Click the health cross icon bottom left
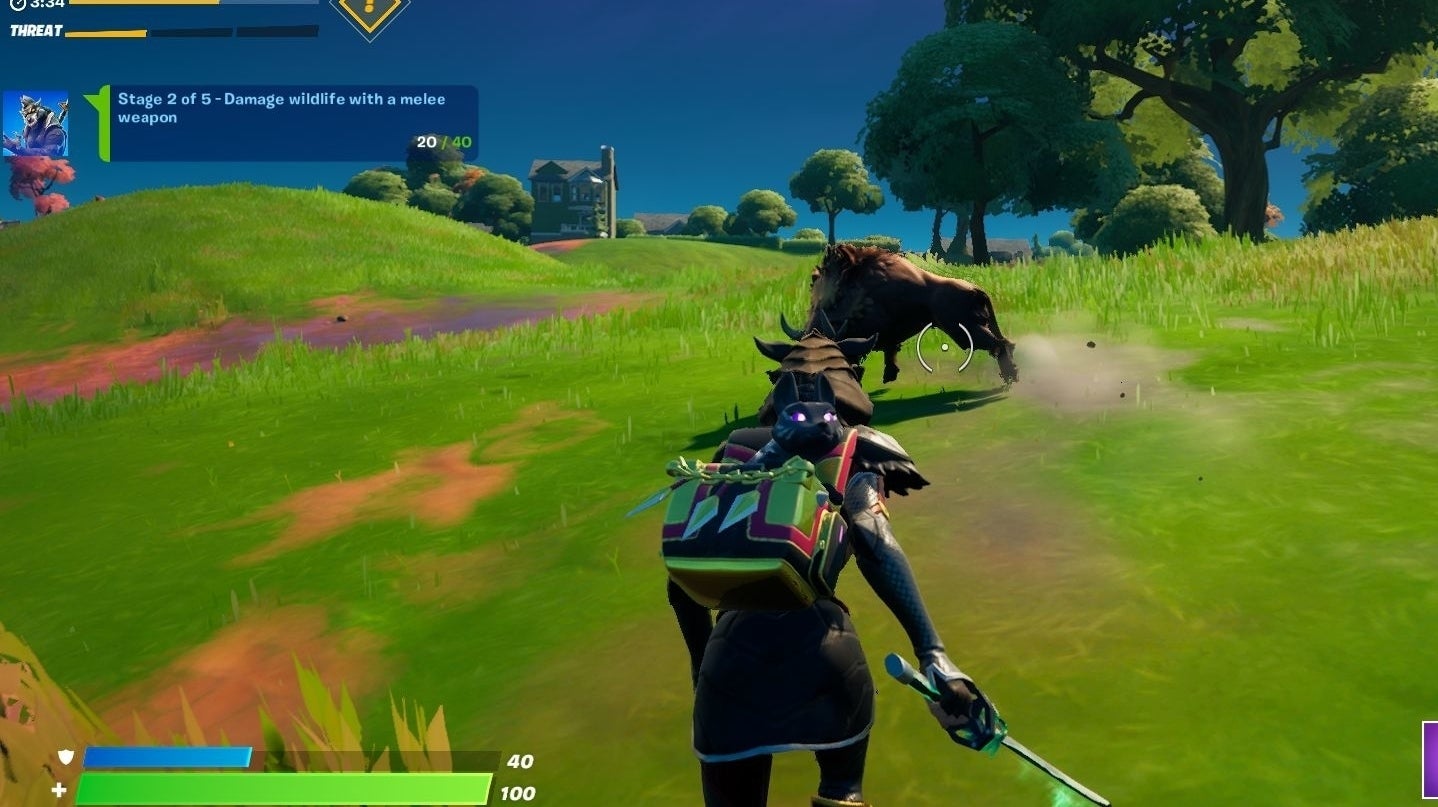The width and height of the screenshot is (1438, 807). [59, 788]
